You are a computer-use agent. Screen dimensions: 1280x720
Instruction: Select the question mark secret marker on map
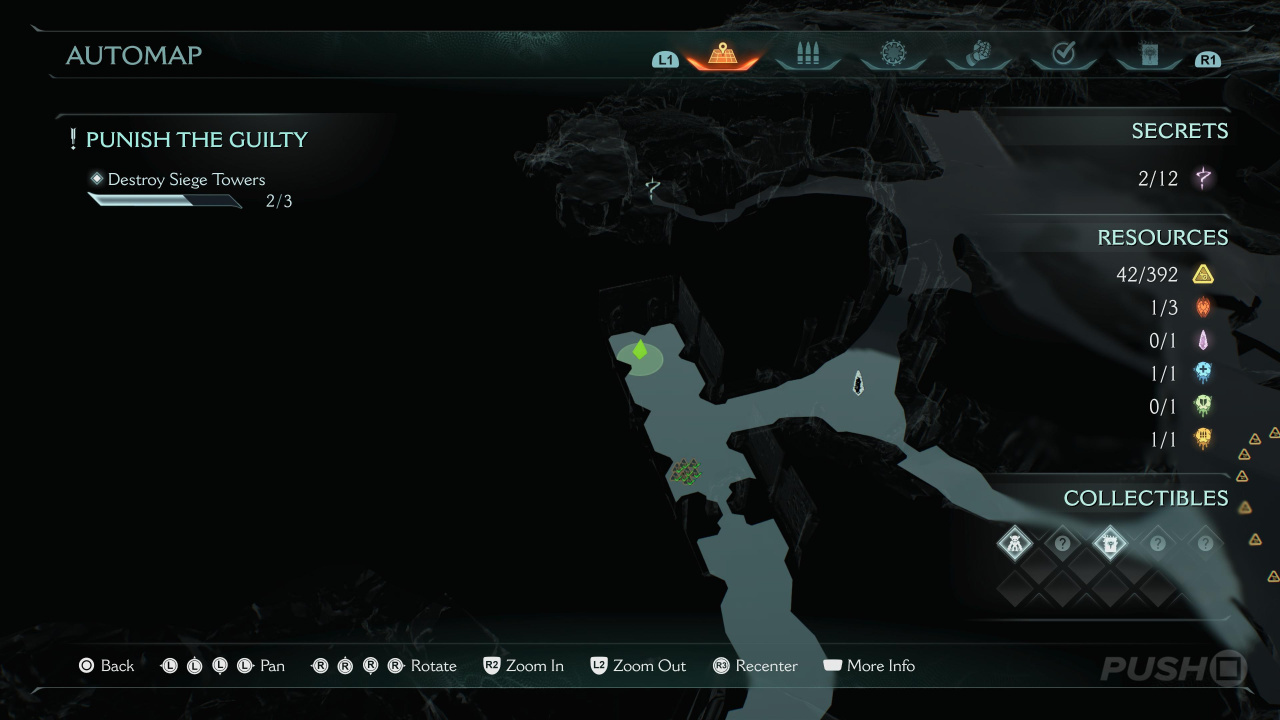[x=653, y=187]
